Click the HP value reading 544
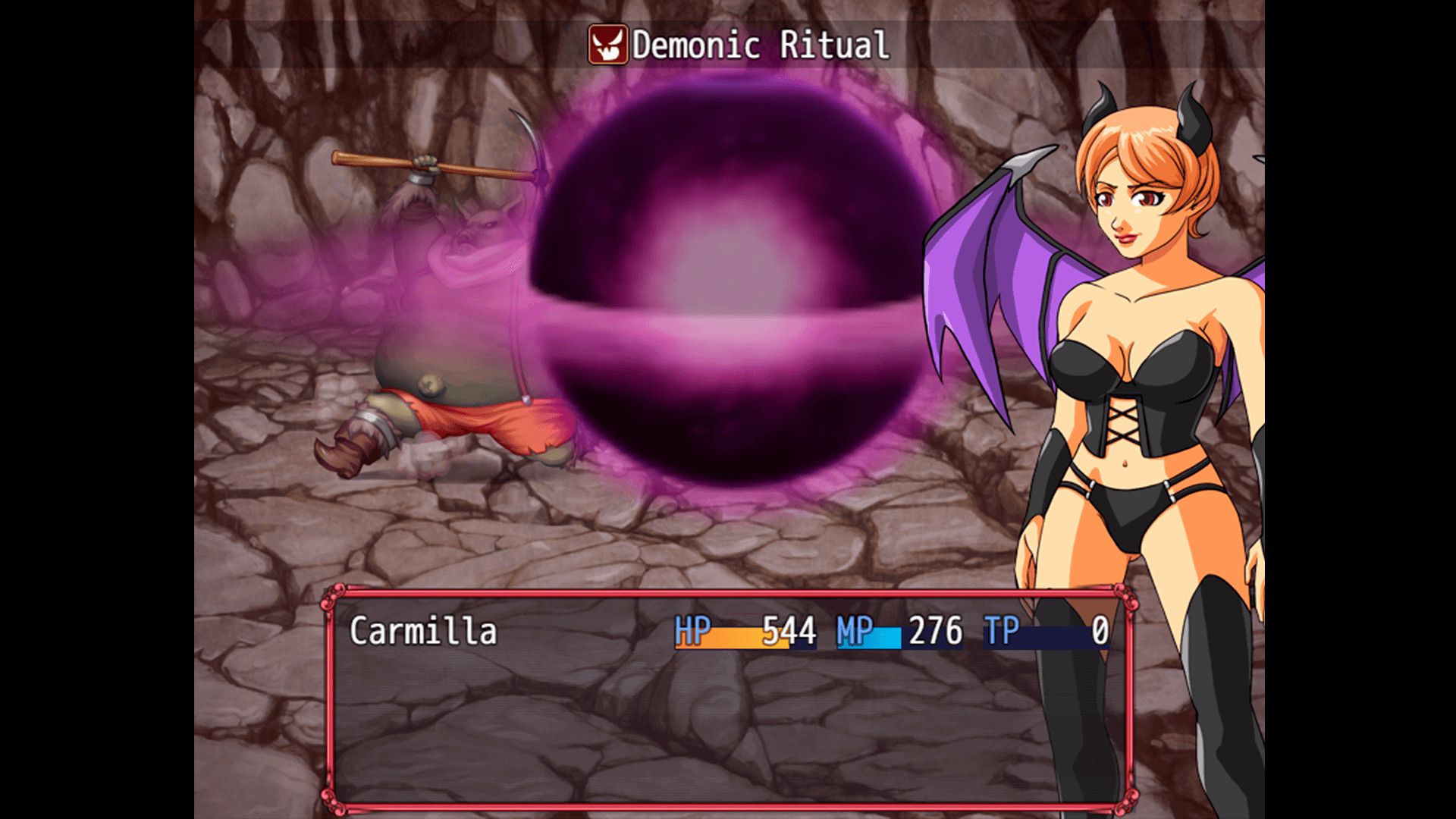The image size is (1456, 819). click(x=789, y=631)
